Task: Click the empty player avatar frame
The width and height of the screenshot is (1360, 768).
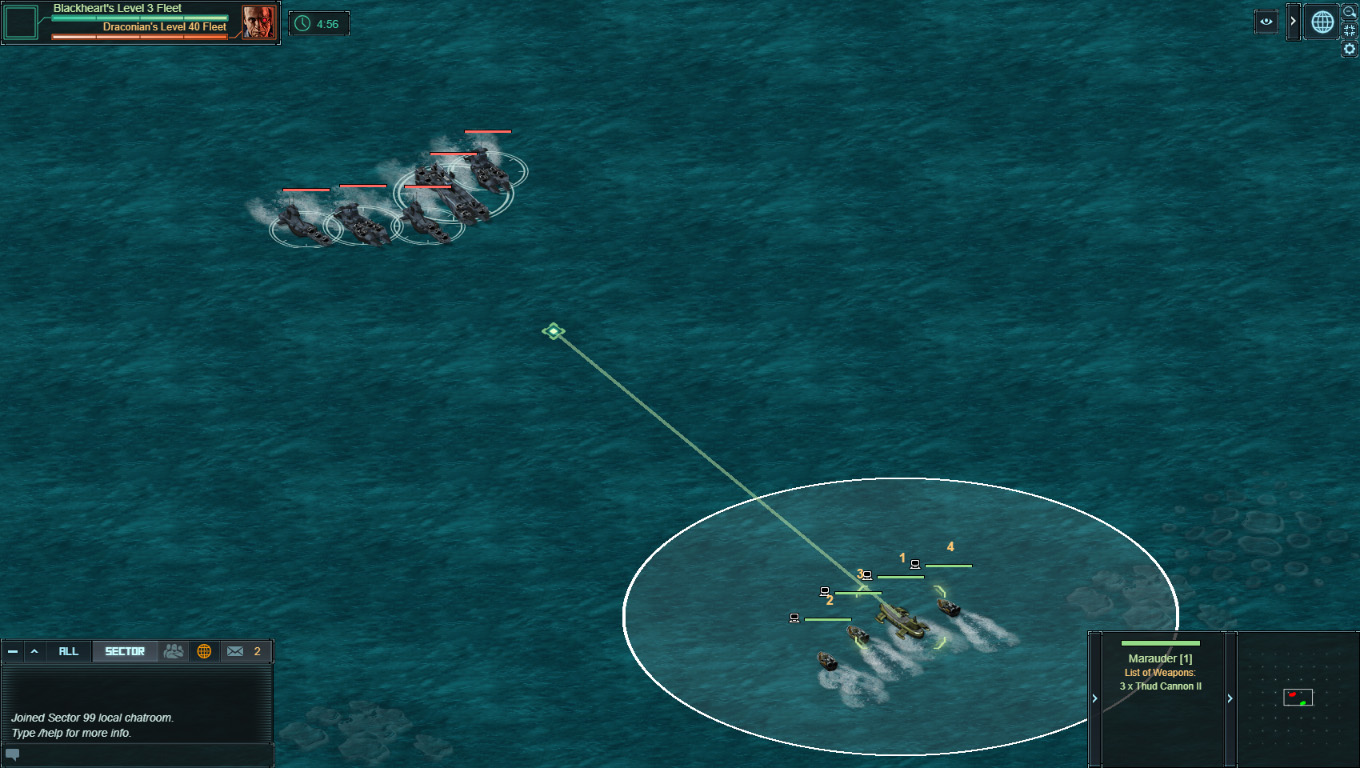Action: tap(21, 22)
